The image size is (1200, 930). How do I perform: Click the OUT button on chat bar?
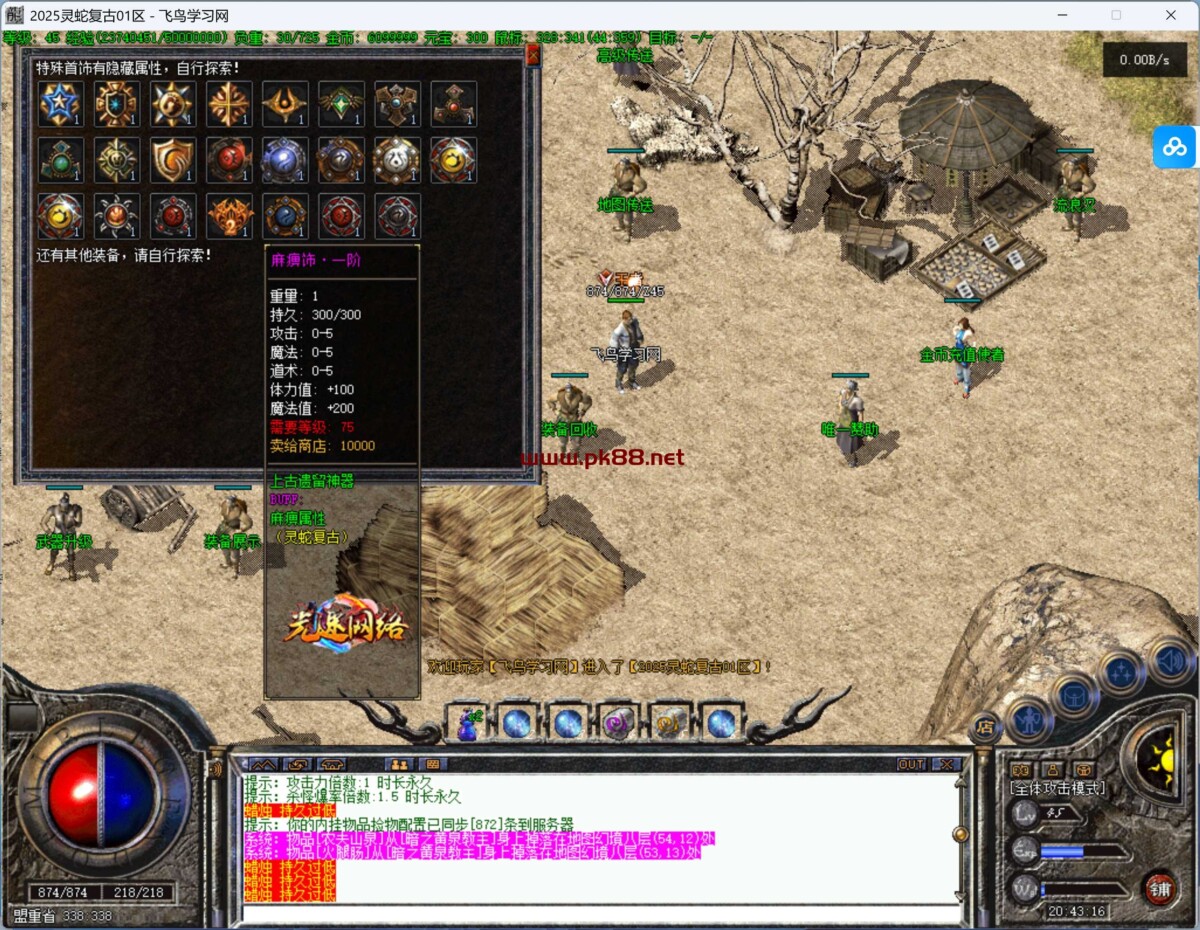[x=911, y=764]
